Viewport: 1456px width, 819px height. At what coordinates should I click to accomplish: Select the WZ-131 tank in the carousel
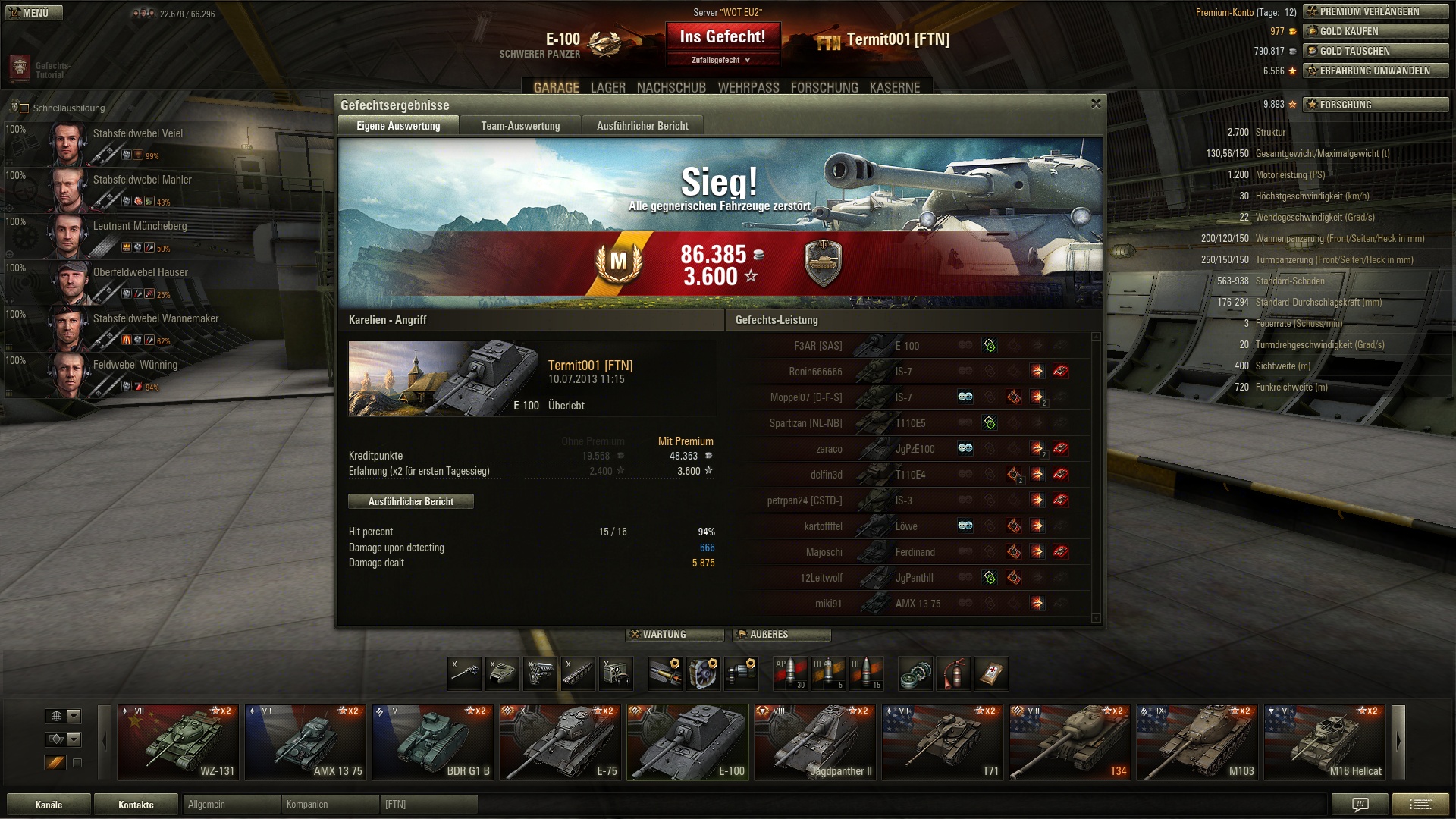178,742
